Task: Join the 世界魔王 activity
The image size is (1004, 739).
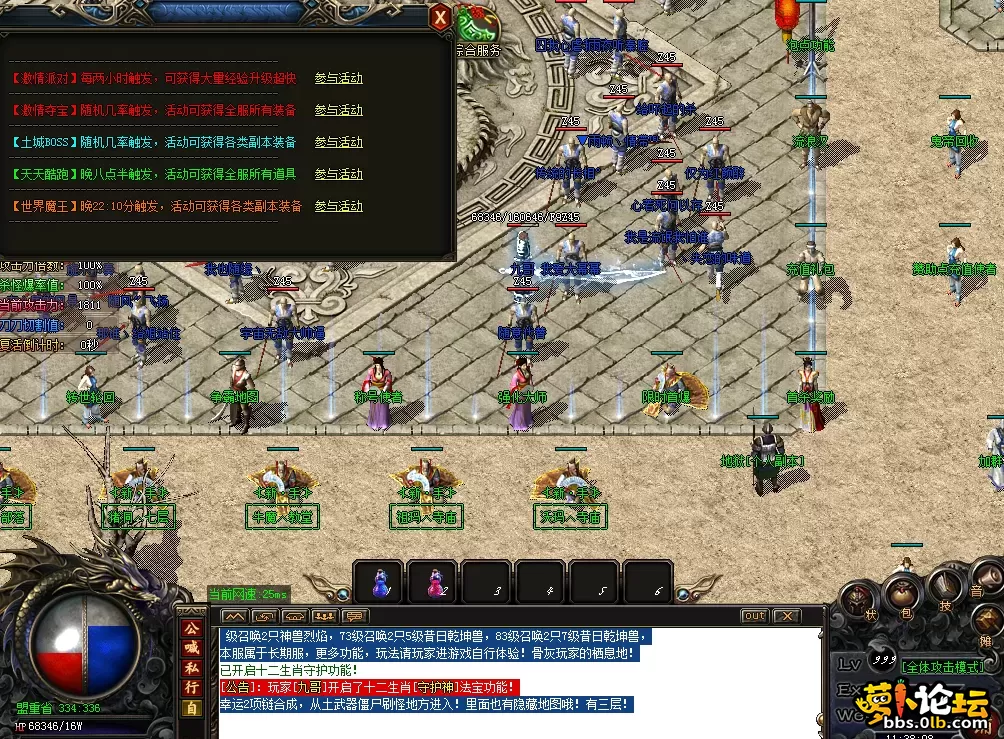Action: pos(338,207)
